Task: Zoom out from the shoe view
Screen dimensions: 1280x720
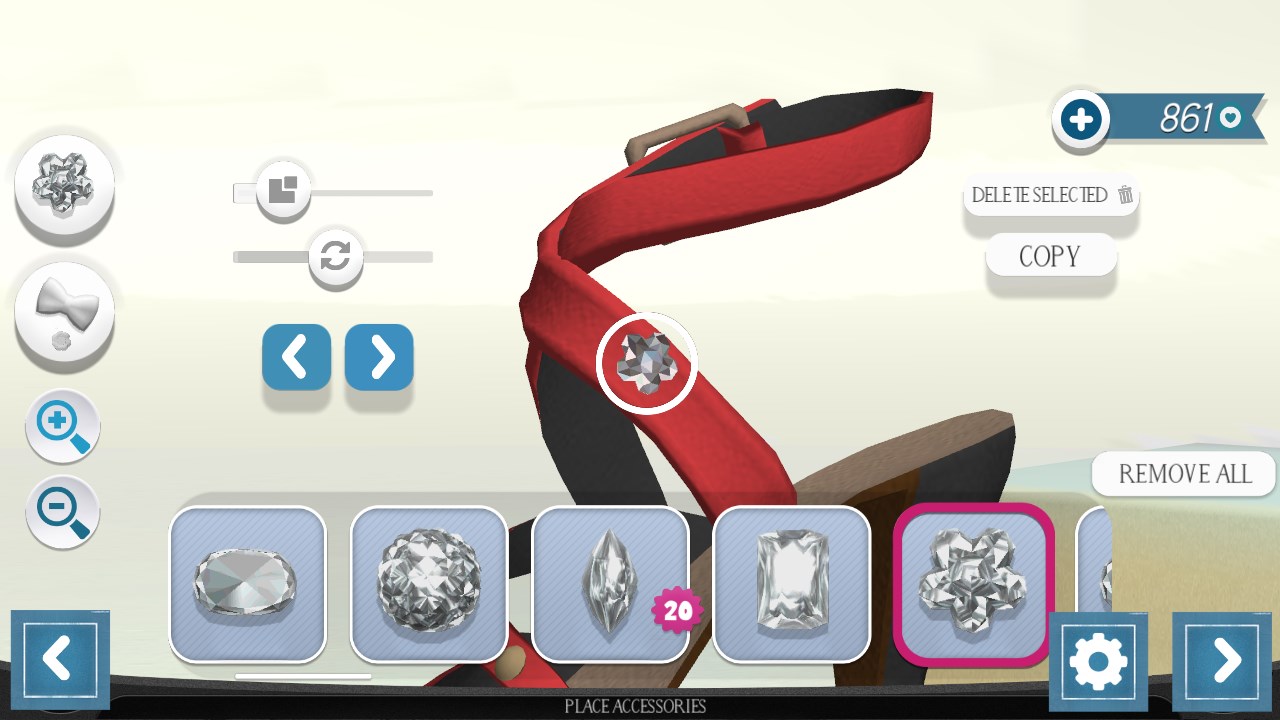Action: point(62,512)
